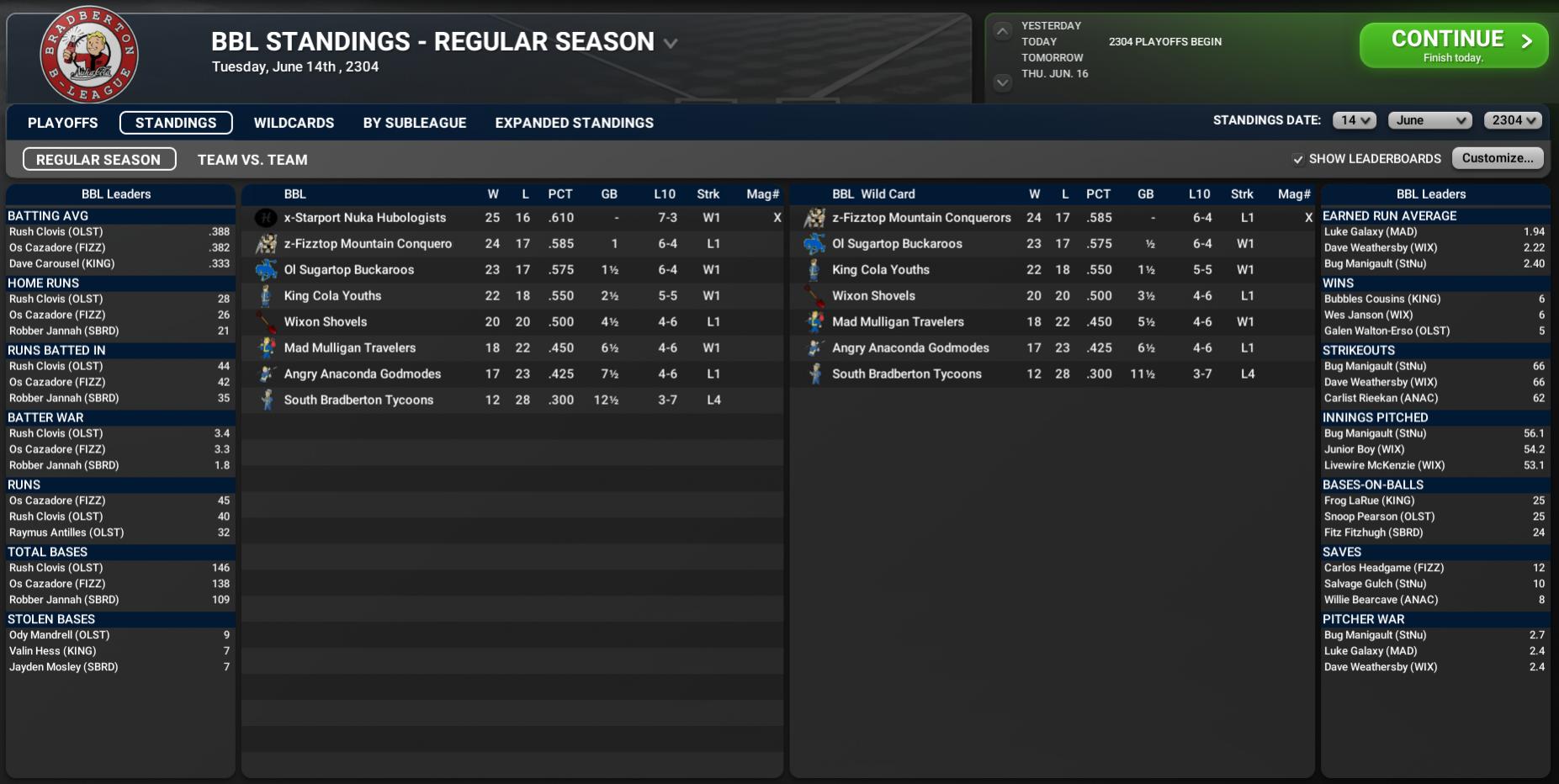This screenshot has width=1559, height=784.
Task: Switch to the Playoffs tab
Action: pos(62,123)
